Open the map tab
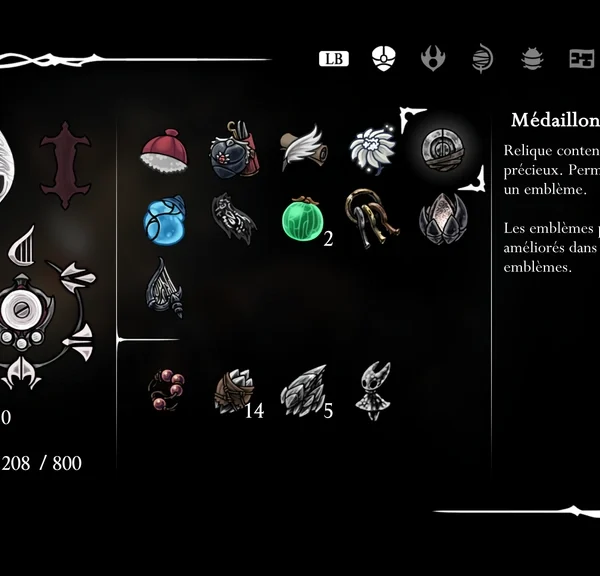The image size is (600, 576). pos(581,58)
